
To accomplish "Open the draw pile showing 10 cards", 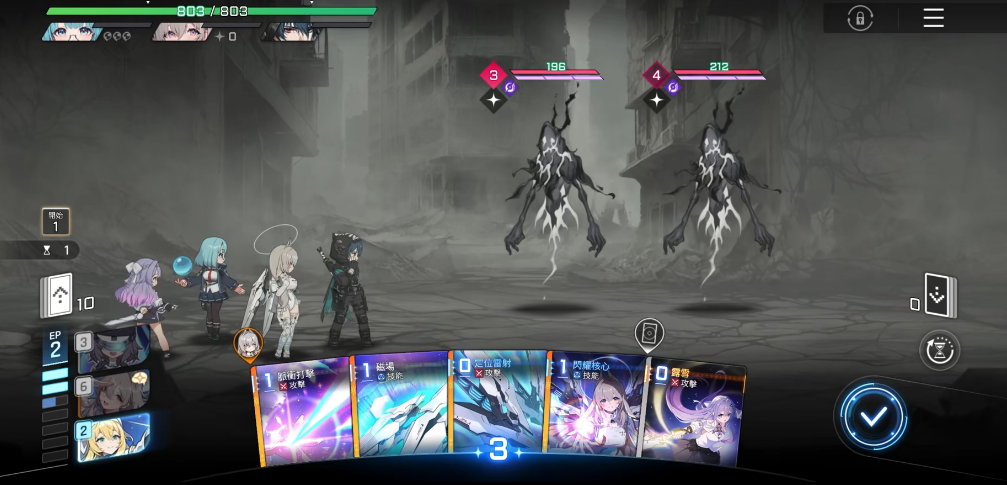I will [x=58, y=296].
